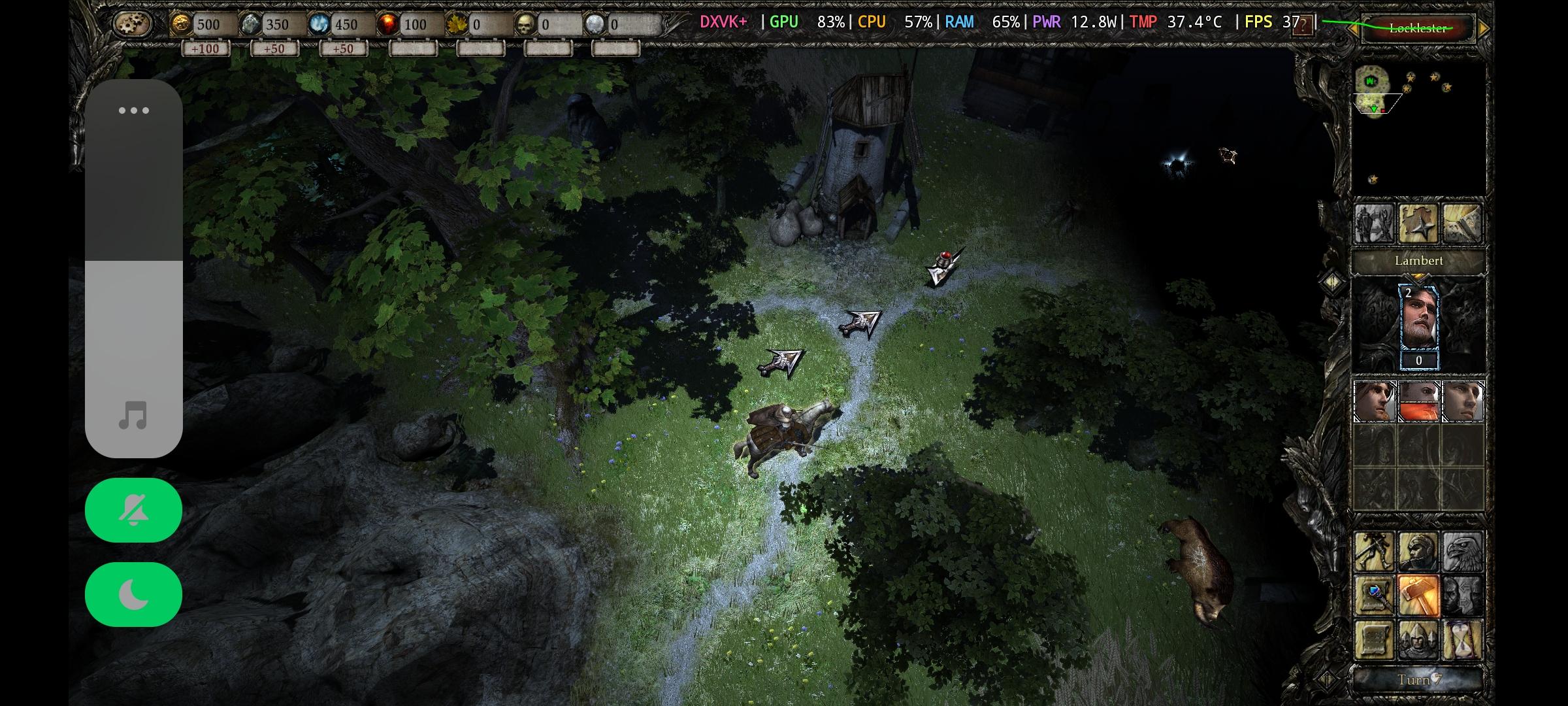Image resolution: width=1568 pixels, height=706 pixels.
Task: Select Lambert's hero portrait
Action: click(1419, 319)
